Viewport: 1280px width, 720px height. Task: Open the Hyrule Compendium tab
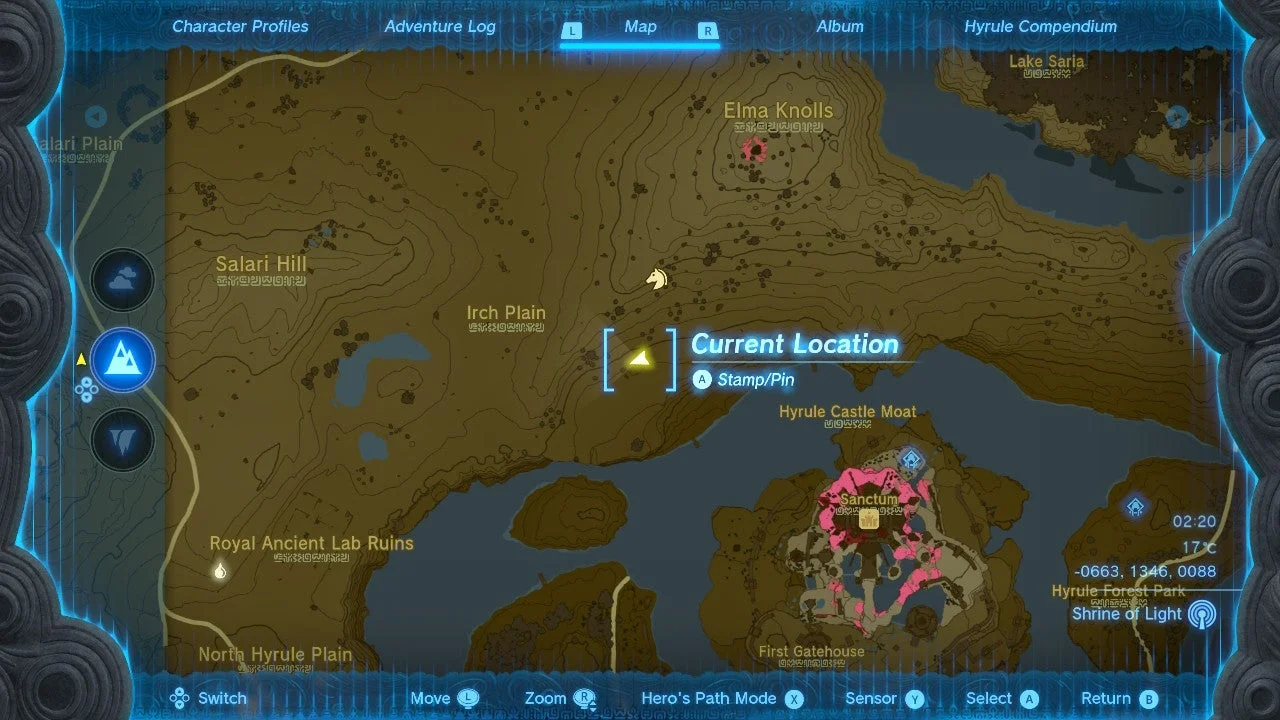1041,26
